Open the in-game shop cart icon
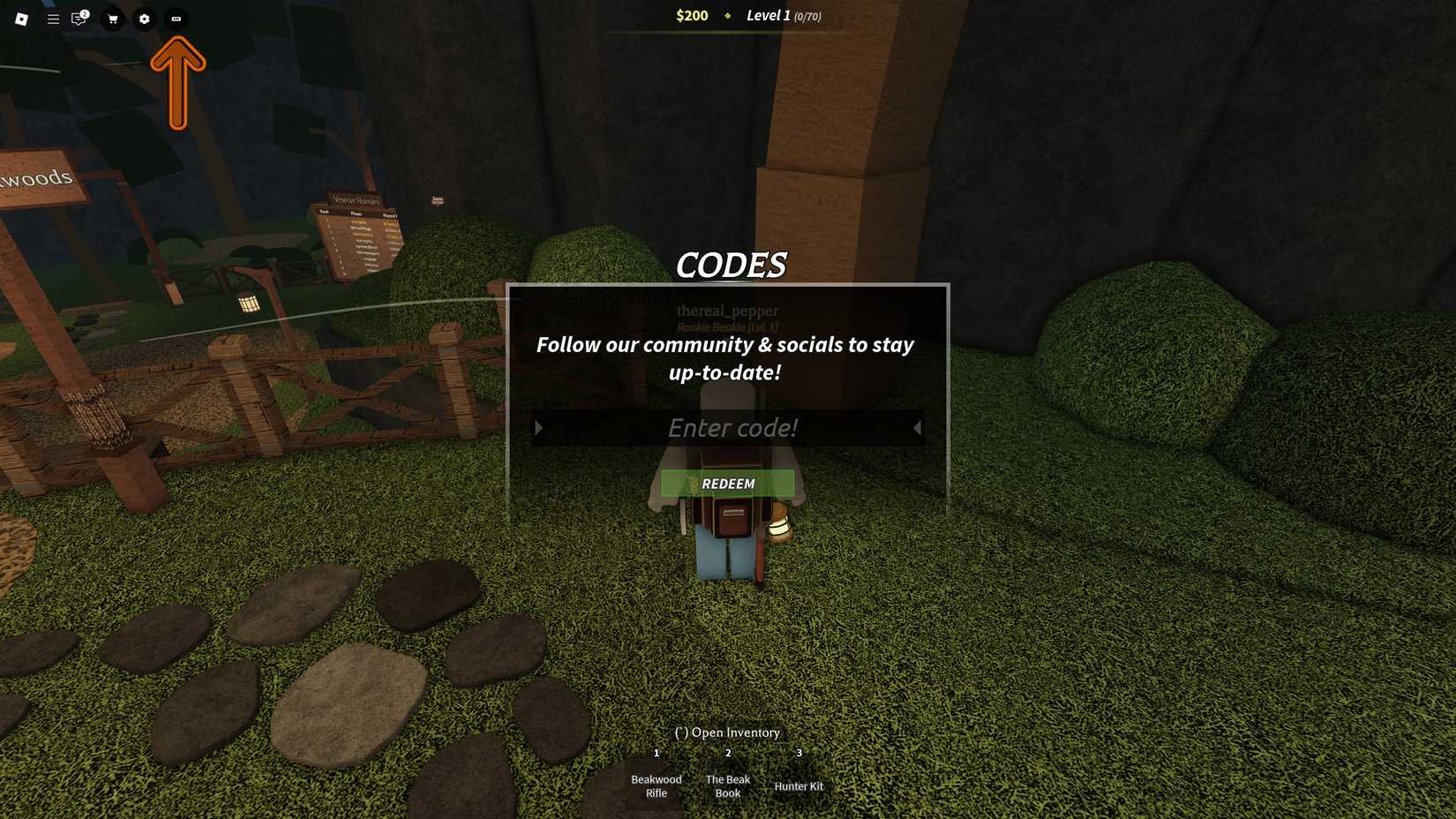 (x=112, y=19)
